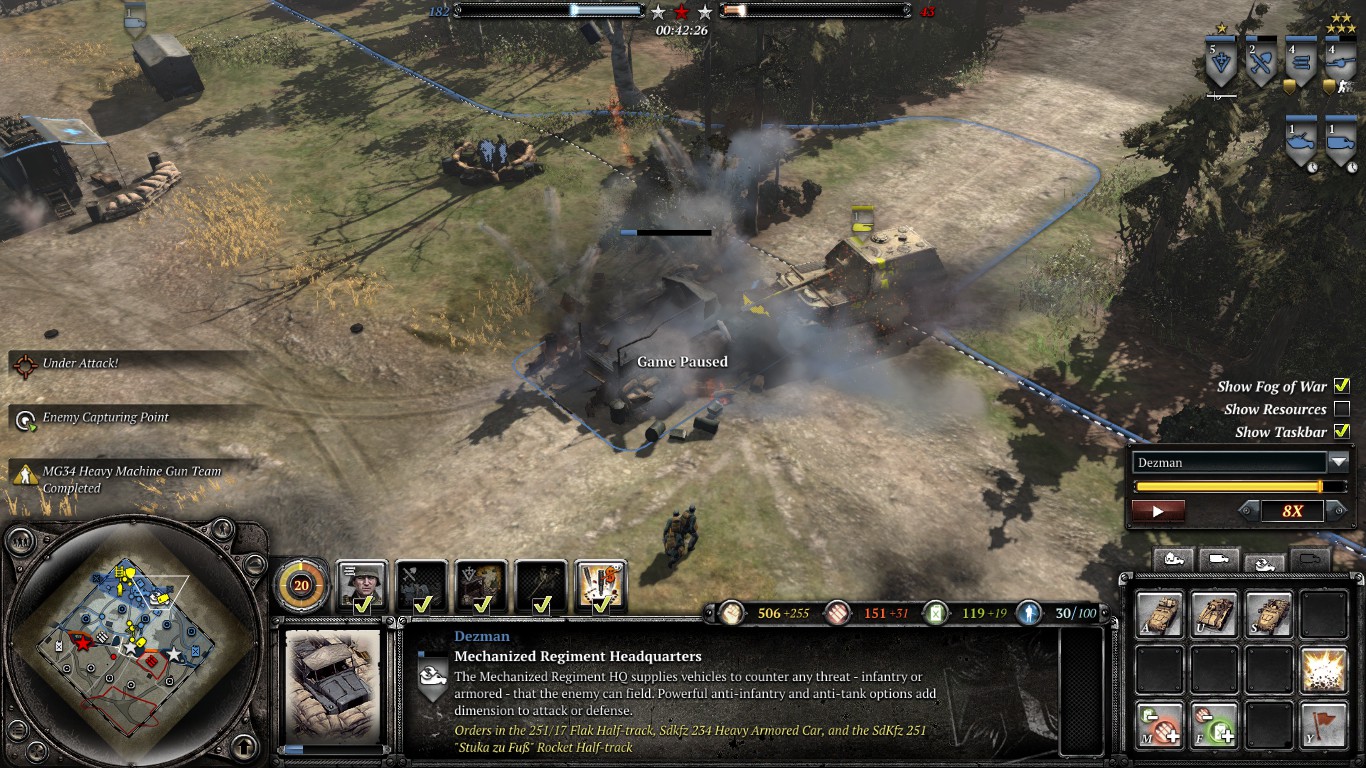Enable the Show Resources checkbox

pyautogui.click(x=1342, y=409)
